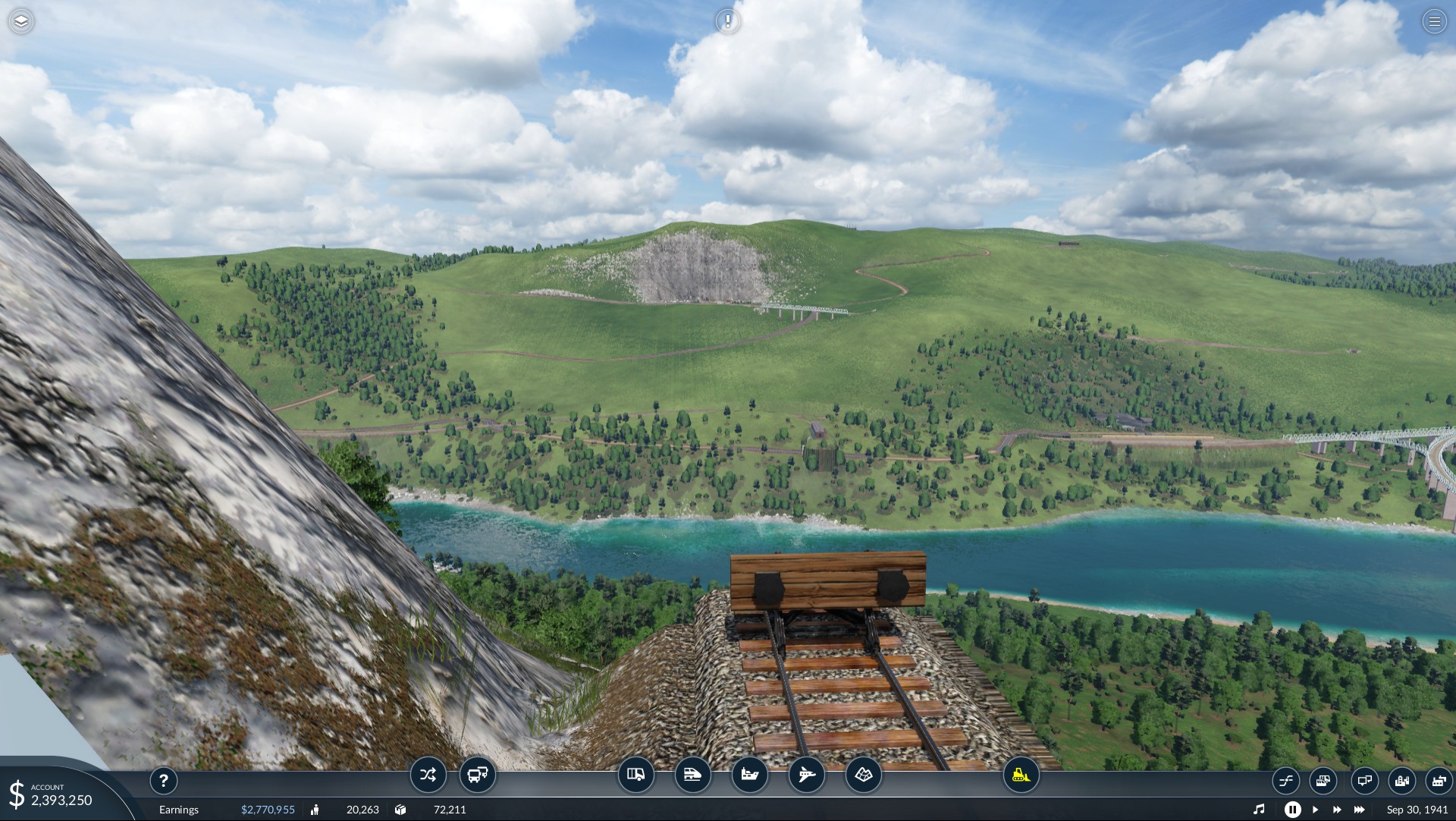Open the ship construction menu
Image resolution: width=1456 pixels, height=821 pixels.
(750, 775)
